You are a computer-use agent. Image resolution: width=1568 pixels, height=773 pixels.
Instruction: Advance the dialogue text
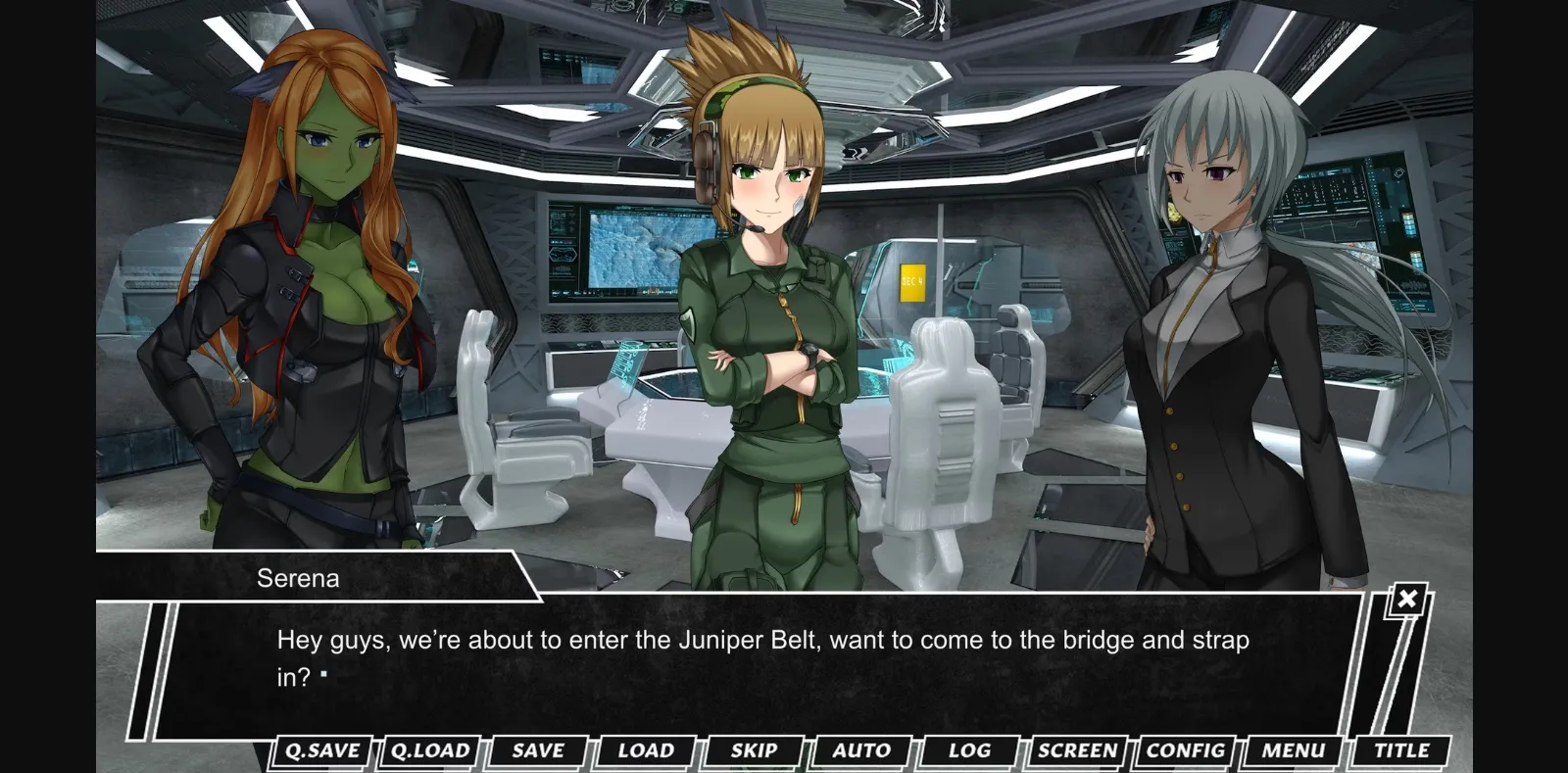(764, 656)
